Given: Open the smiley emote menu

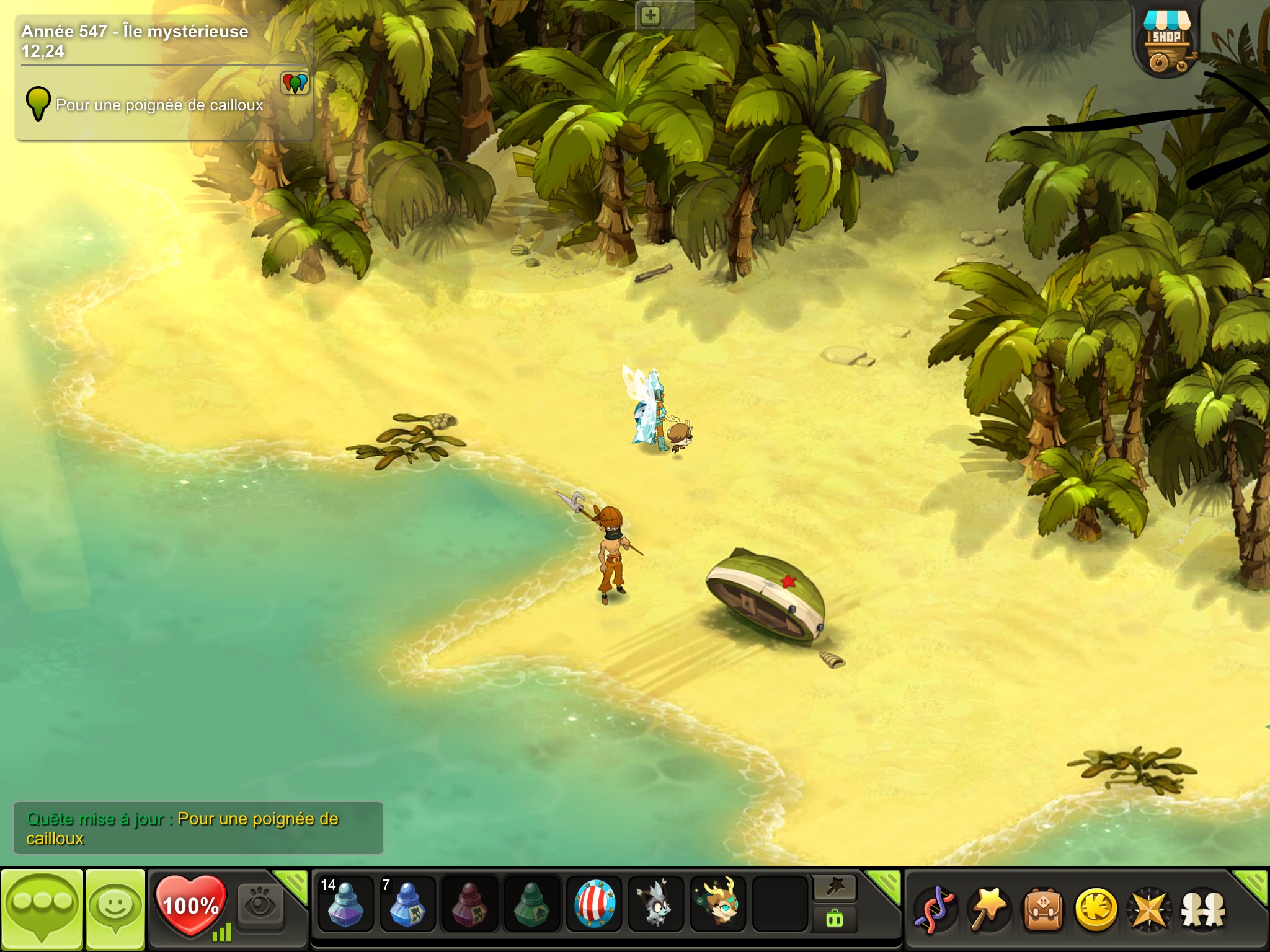Looking at the screenshot, I should click(x=115, y=909).
